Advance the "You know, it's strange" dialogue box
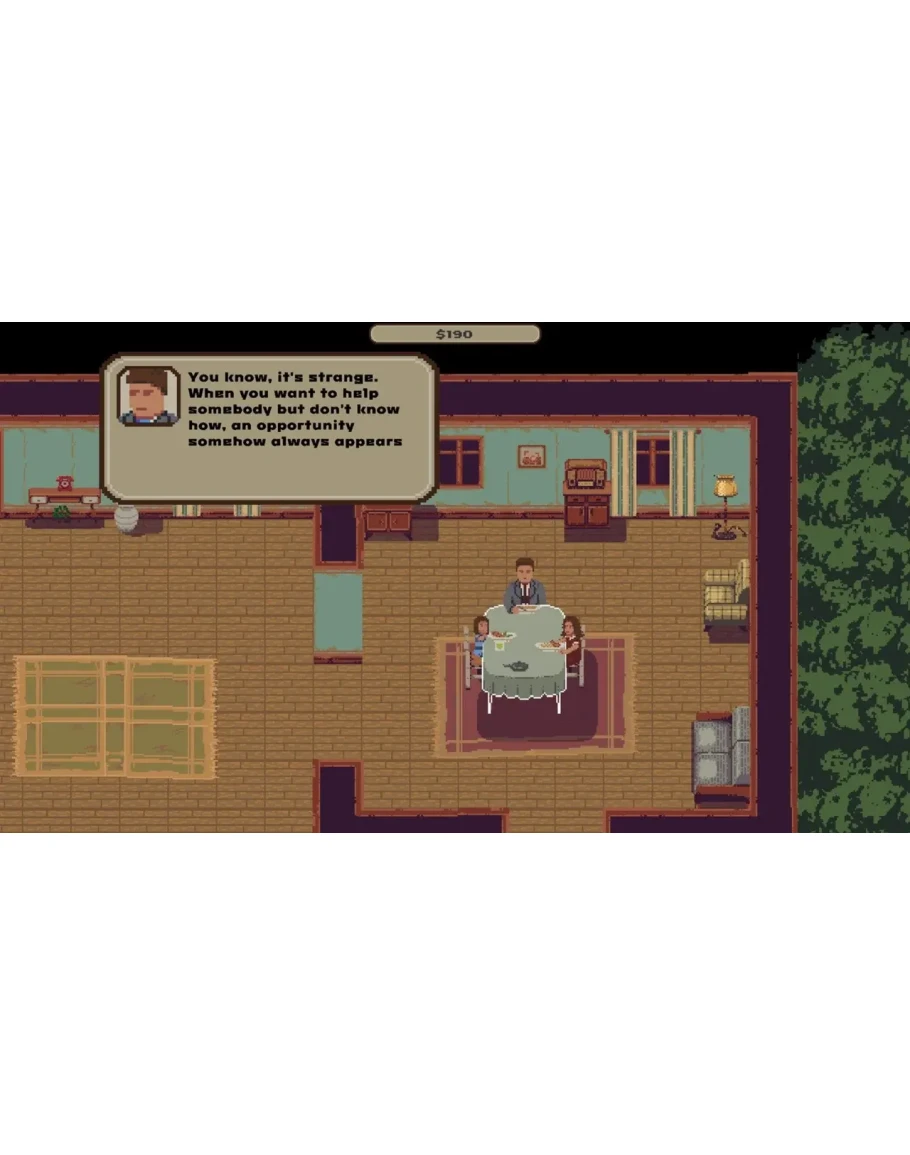Viewport: 910px width, 1155px height. (x=270, y=427)
